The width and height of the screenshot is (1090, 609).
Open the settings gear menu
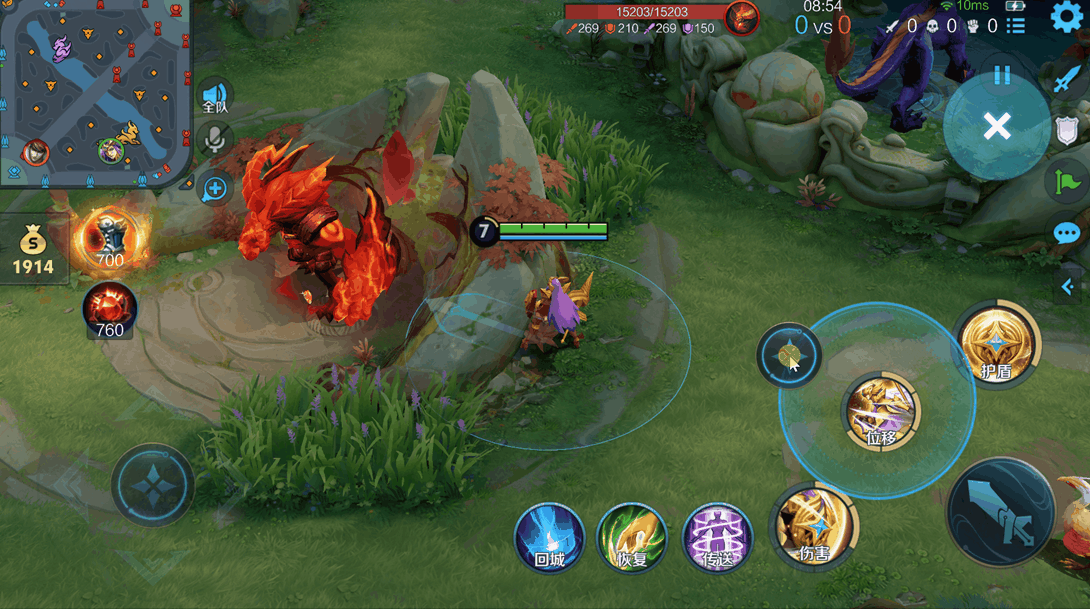[x=1067, y=17]
